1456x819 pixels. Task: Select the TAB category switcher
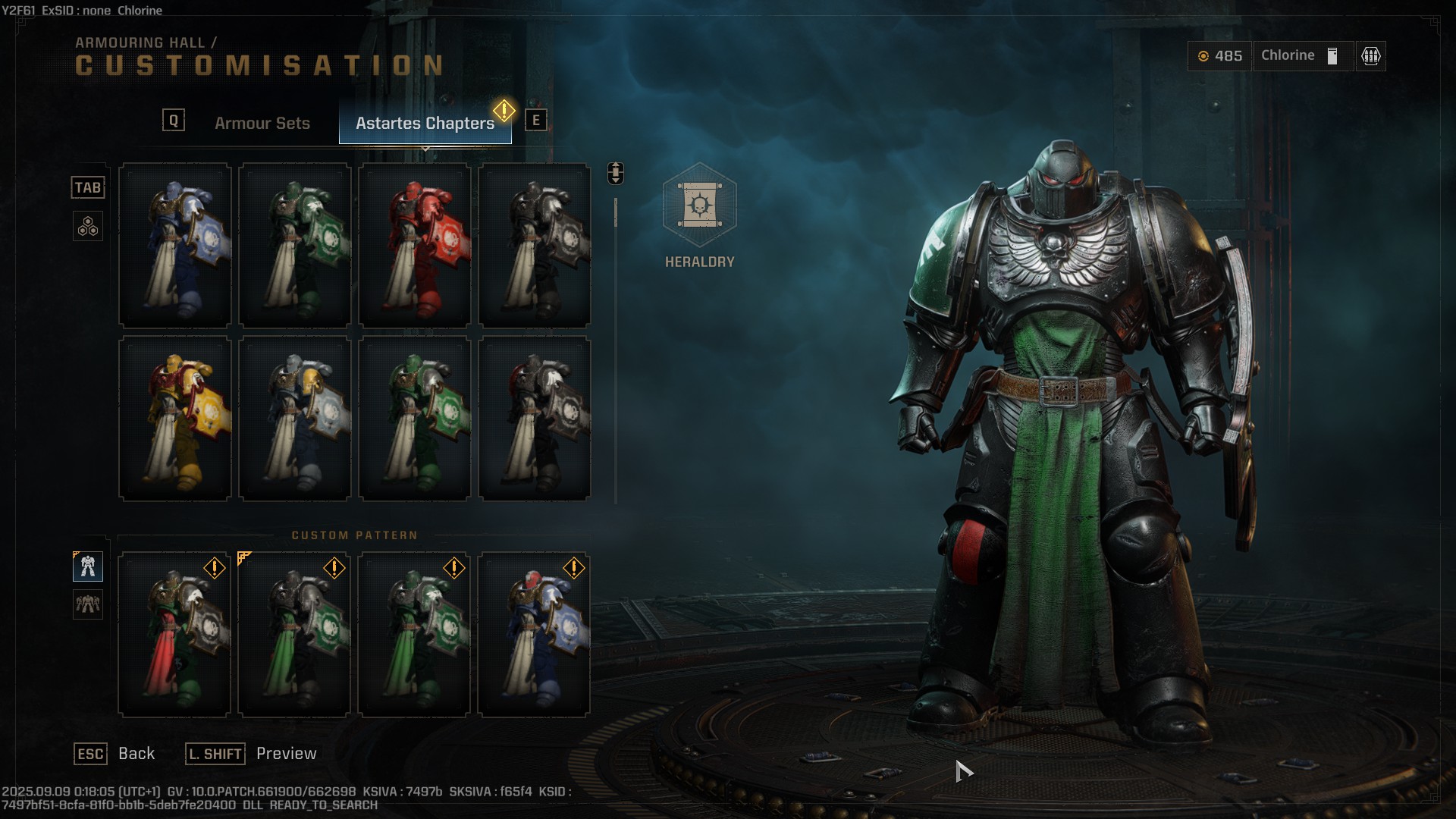point(88,187)
